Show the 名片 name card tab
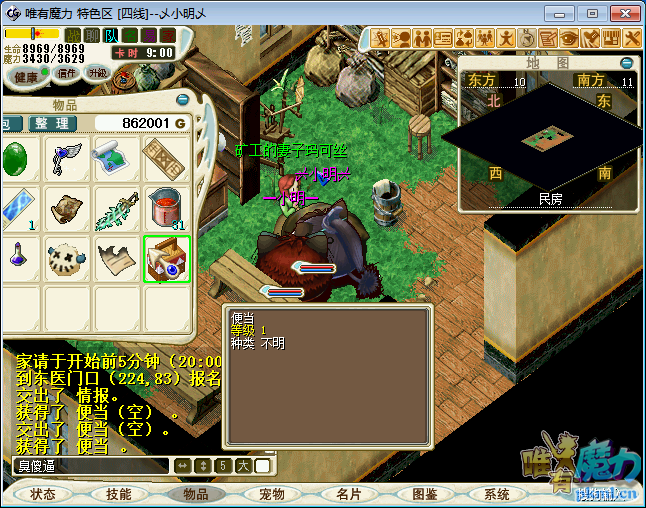 pos(348,494)
